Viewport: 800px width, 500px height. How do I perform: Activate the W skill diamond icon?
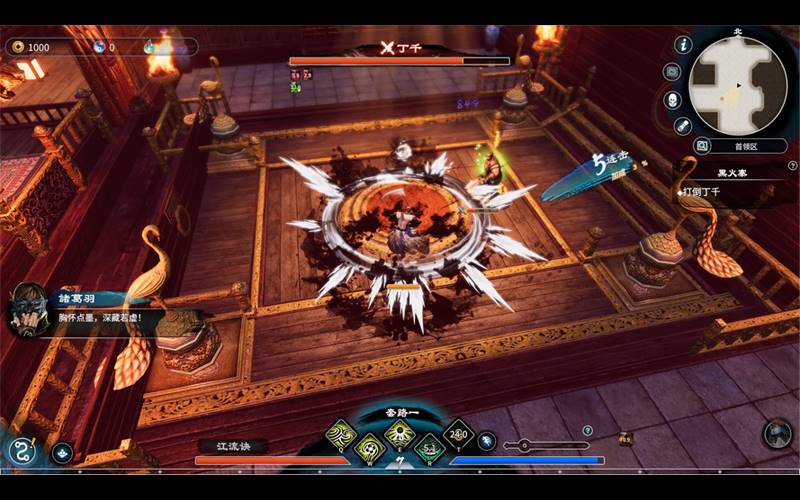point(370,448)
